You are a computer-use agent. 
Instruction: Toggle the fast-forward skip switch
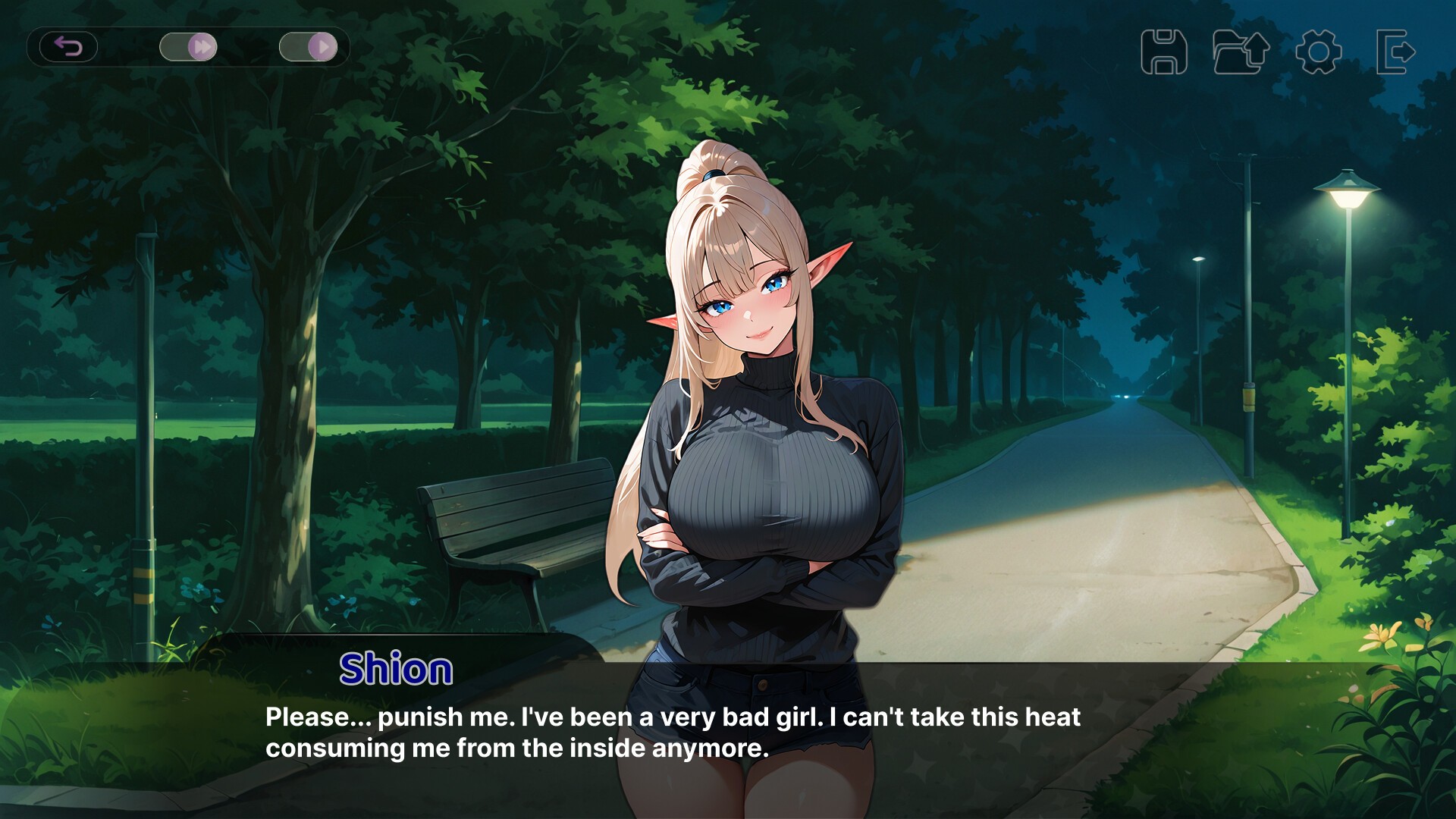click(188, 47)
